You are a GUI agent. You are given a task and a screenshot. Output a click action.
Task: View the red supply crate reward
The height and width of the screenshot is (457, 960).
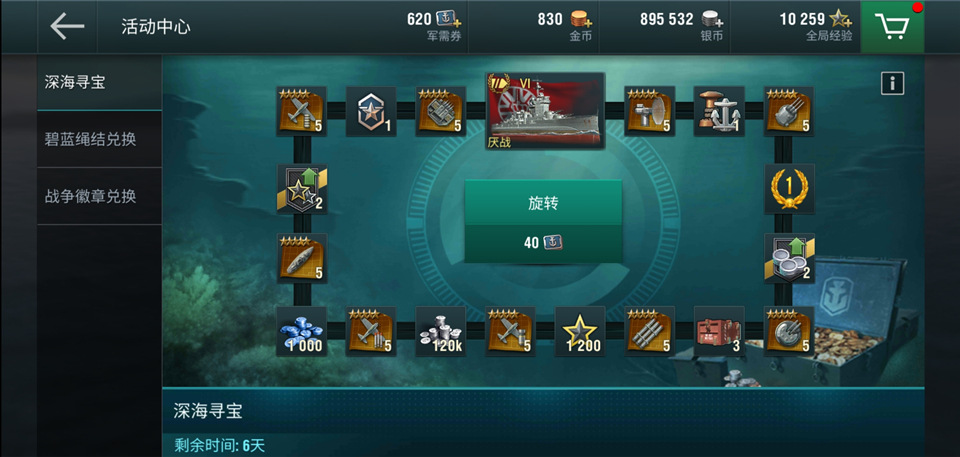[719, 331]
